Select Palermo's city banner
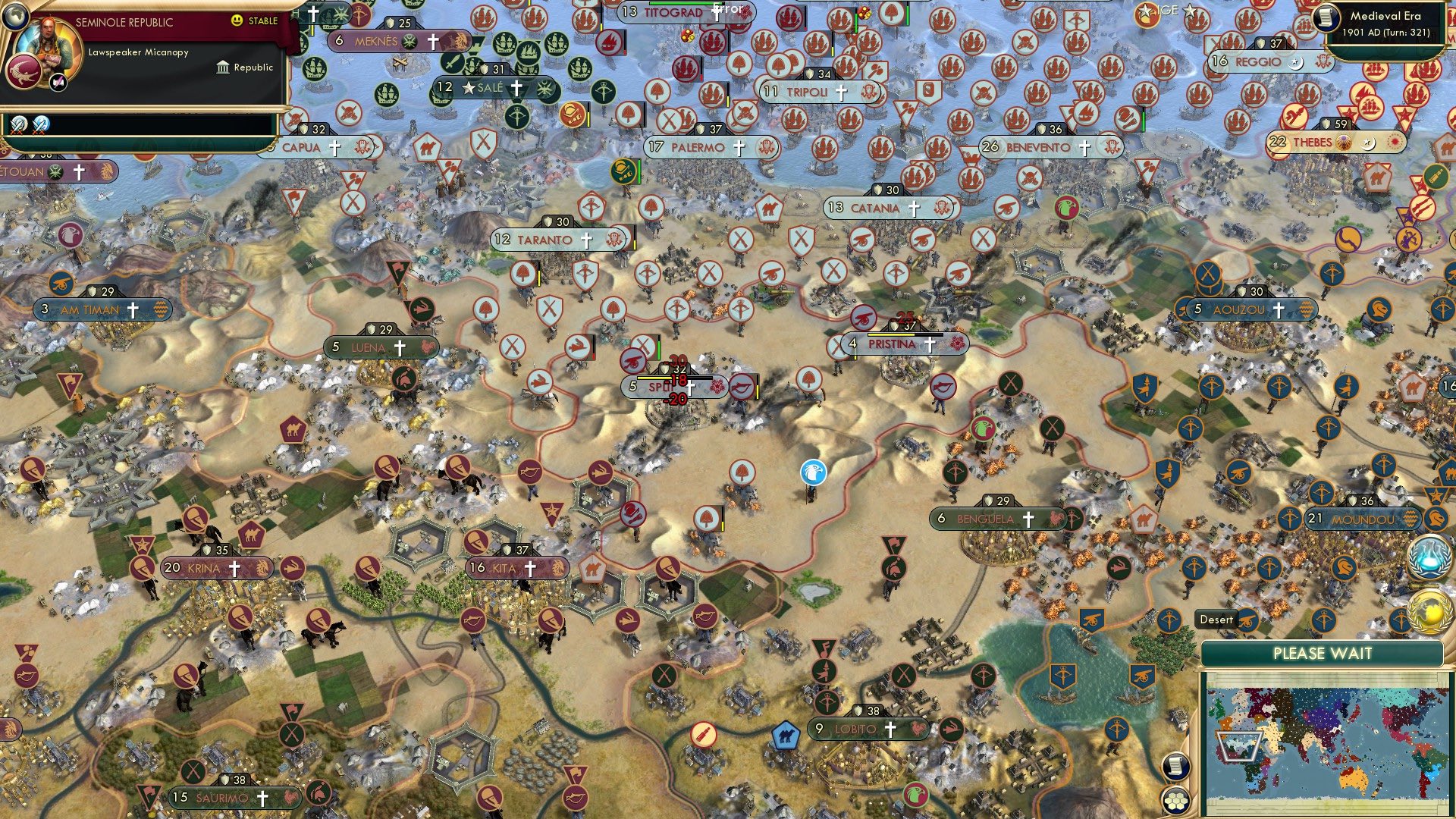The image size is (1456, 819). (x=705, y=149)
